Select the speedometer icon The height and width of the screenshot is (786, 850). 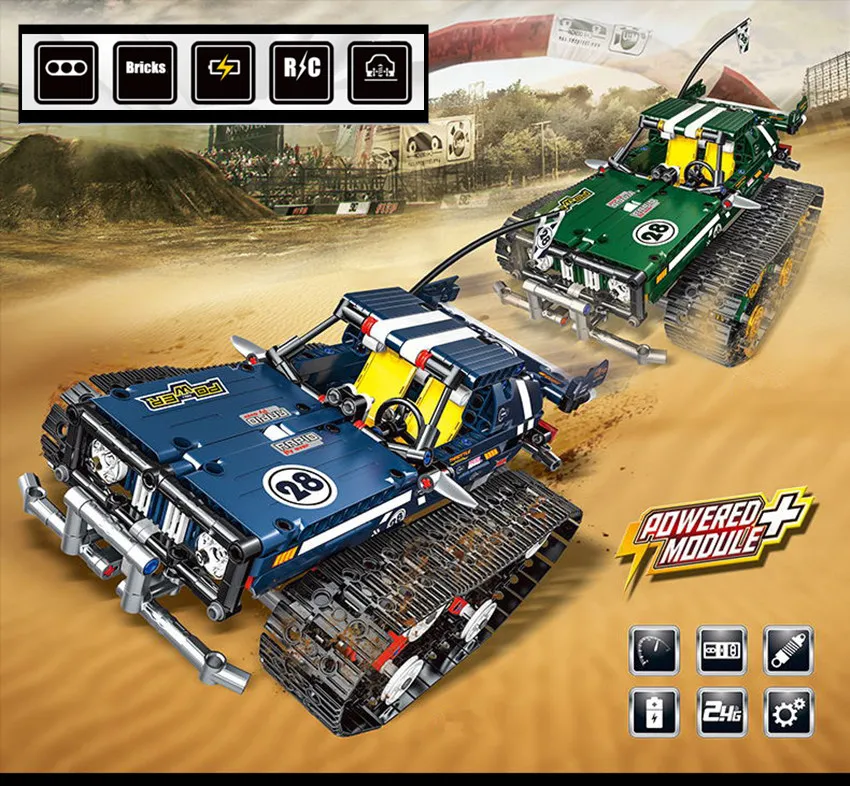coord(655,651)
